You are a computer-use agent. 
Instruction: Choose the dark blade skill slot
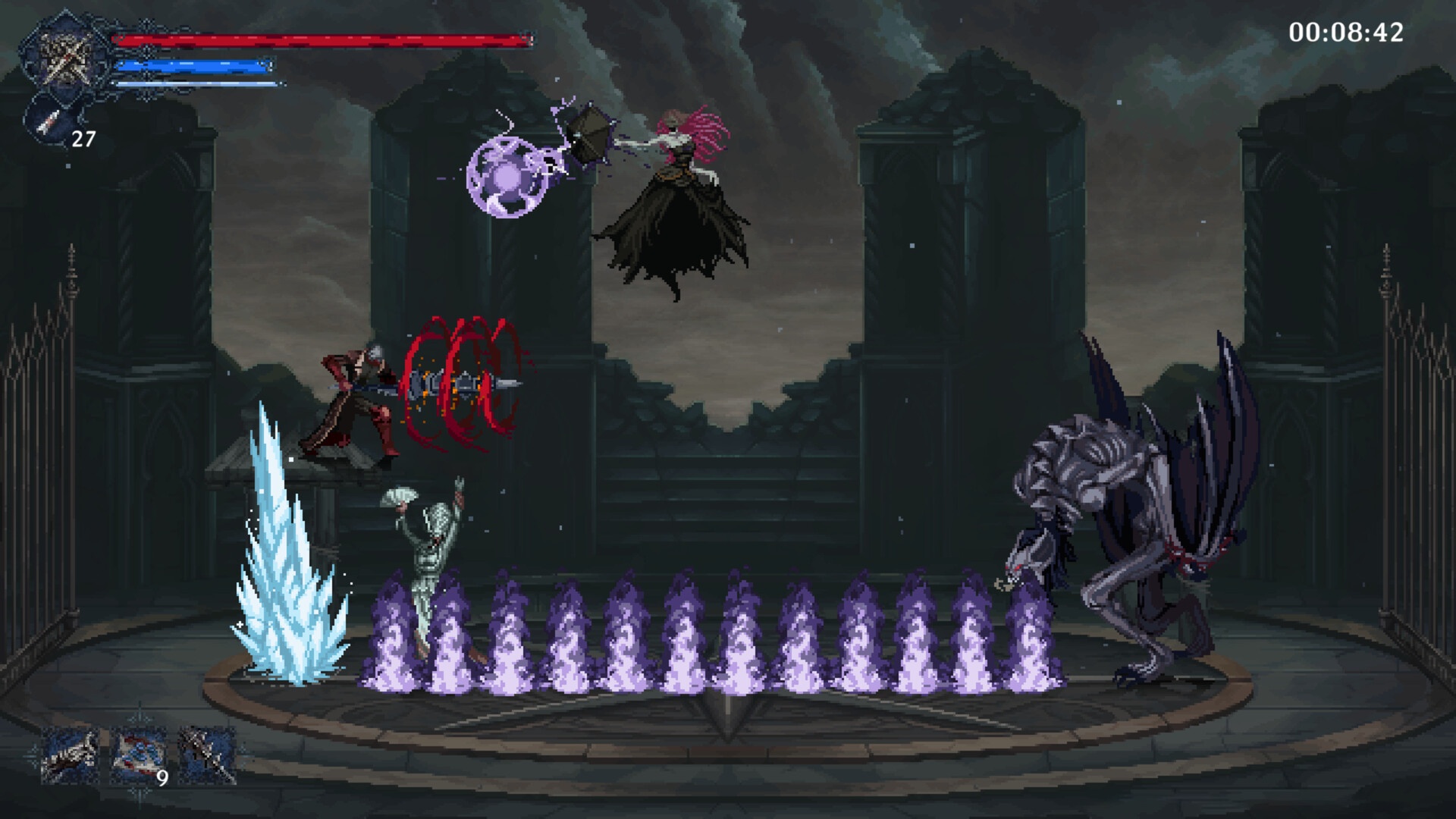206,755
